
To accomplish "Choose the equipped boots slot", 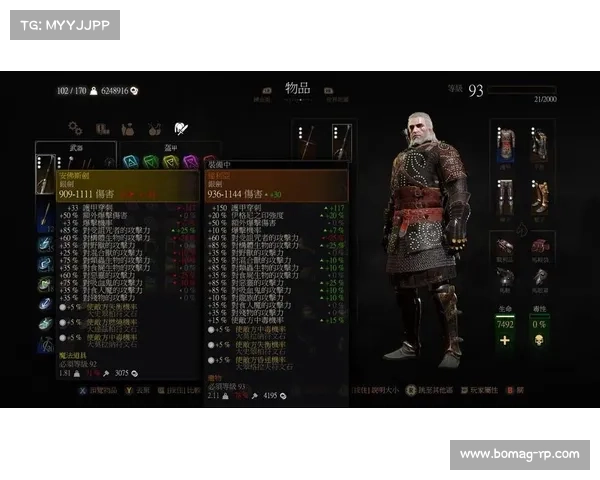I will (540, 194).
